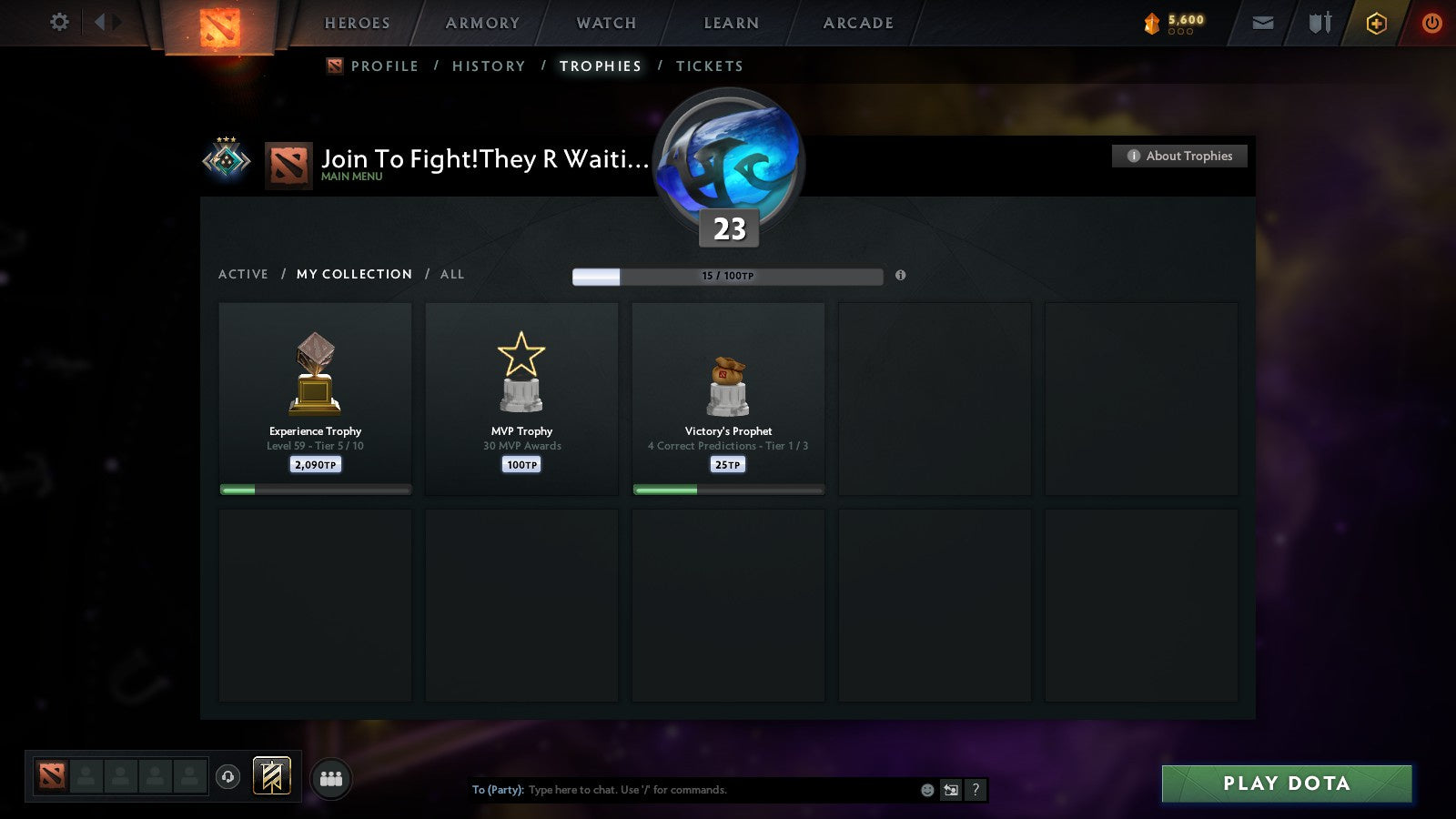Viewport: 1456px width, 819px height.
Task: Open chat channel selector beside emoticon icon
Action: click(952, 790)
